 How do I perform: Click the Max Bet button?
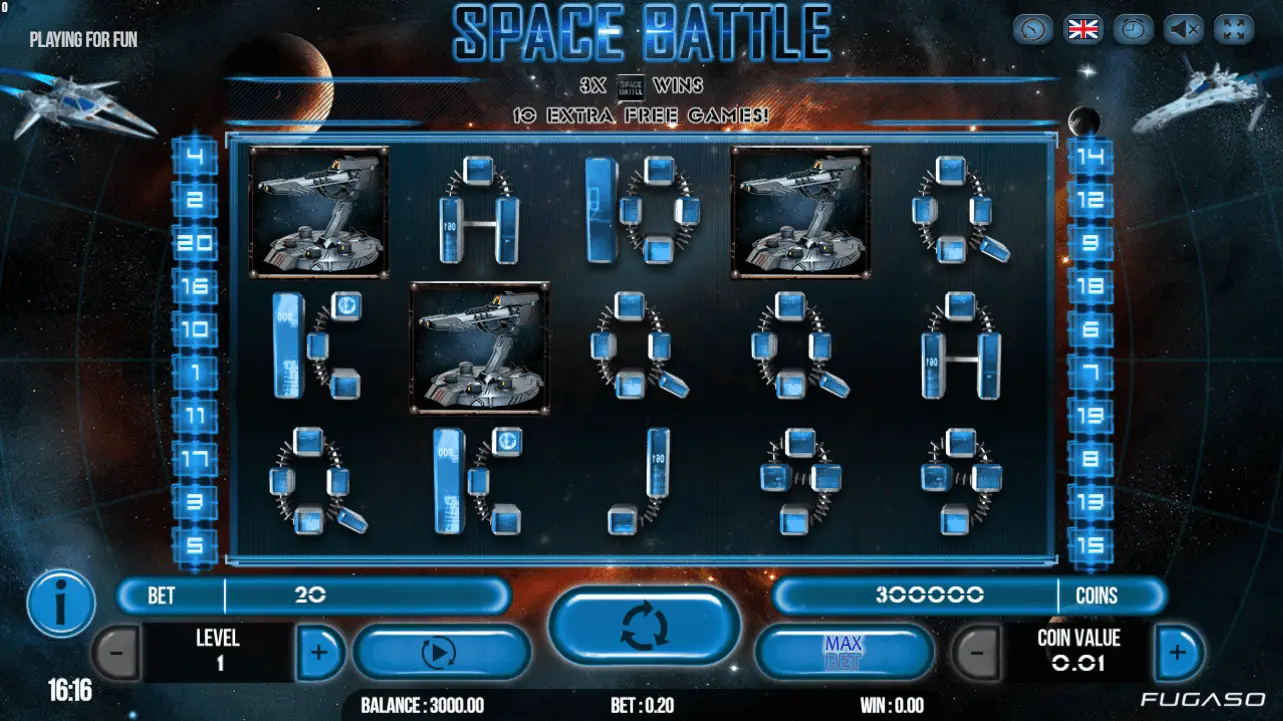843,653
